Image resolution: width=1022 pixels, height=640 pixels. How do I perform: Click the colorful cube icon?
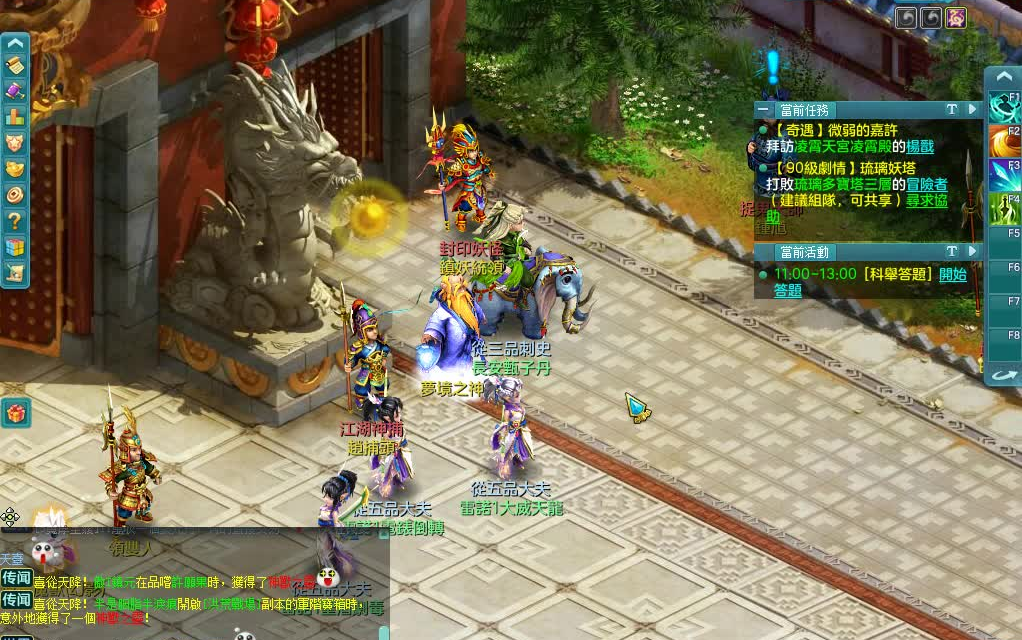(15, 246)
